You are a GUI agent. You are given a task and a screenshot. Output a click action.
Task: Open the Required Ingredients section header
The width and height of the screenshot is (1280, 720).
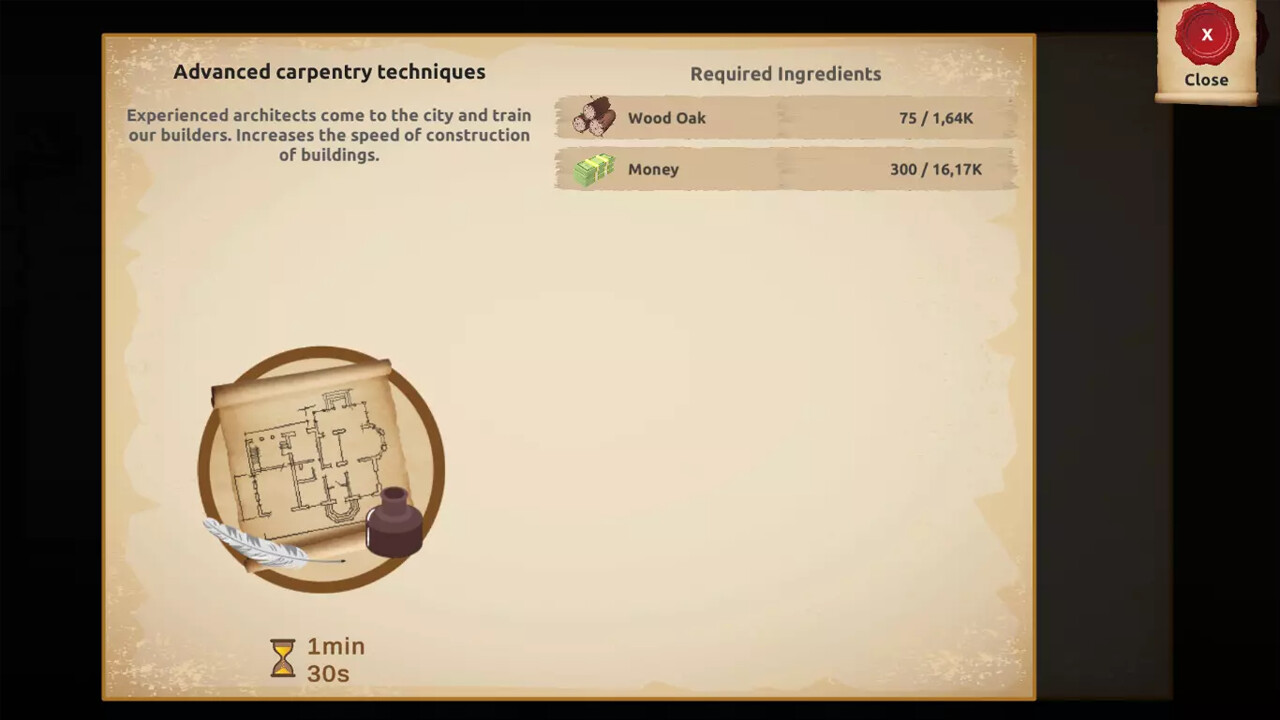pyautogui.click(x=785, y=73)
